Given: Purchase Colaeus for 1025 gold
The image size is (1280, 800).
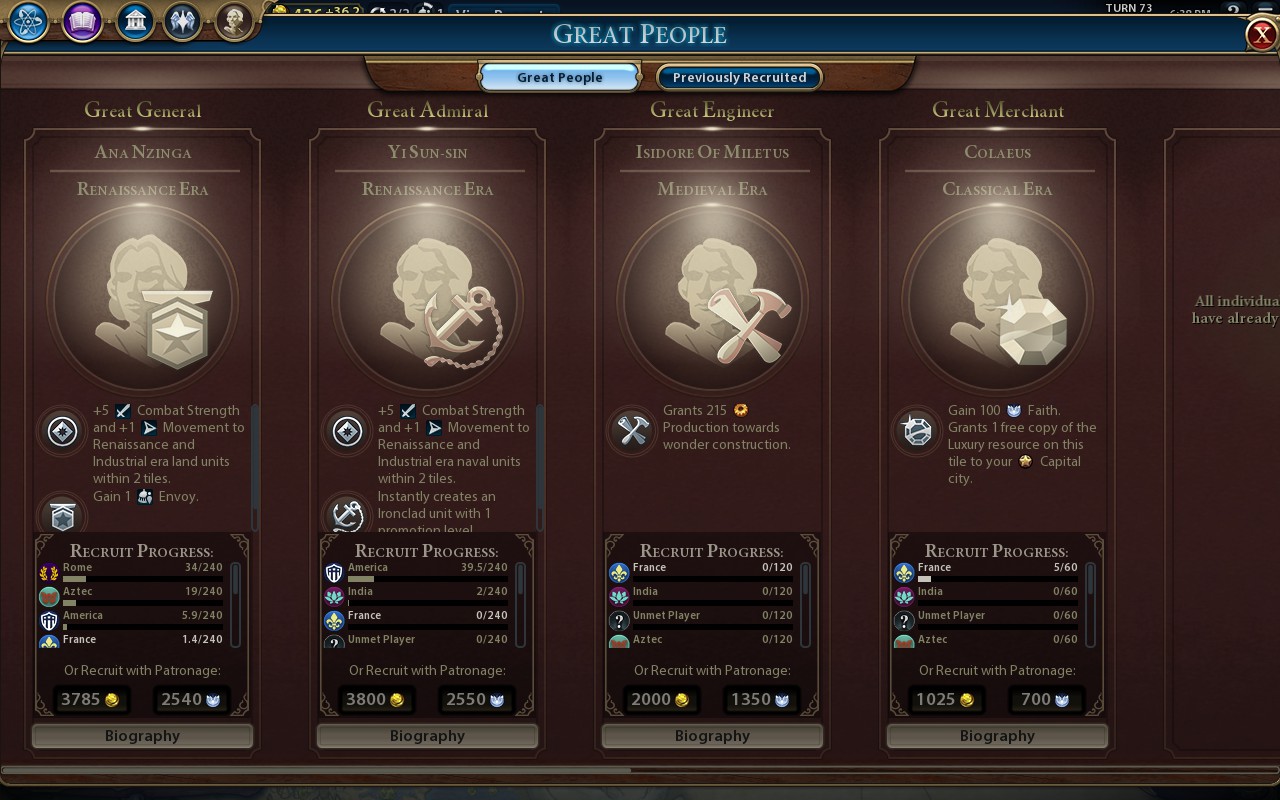Looking at the screenshot, I should (945, 699).
